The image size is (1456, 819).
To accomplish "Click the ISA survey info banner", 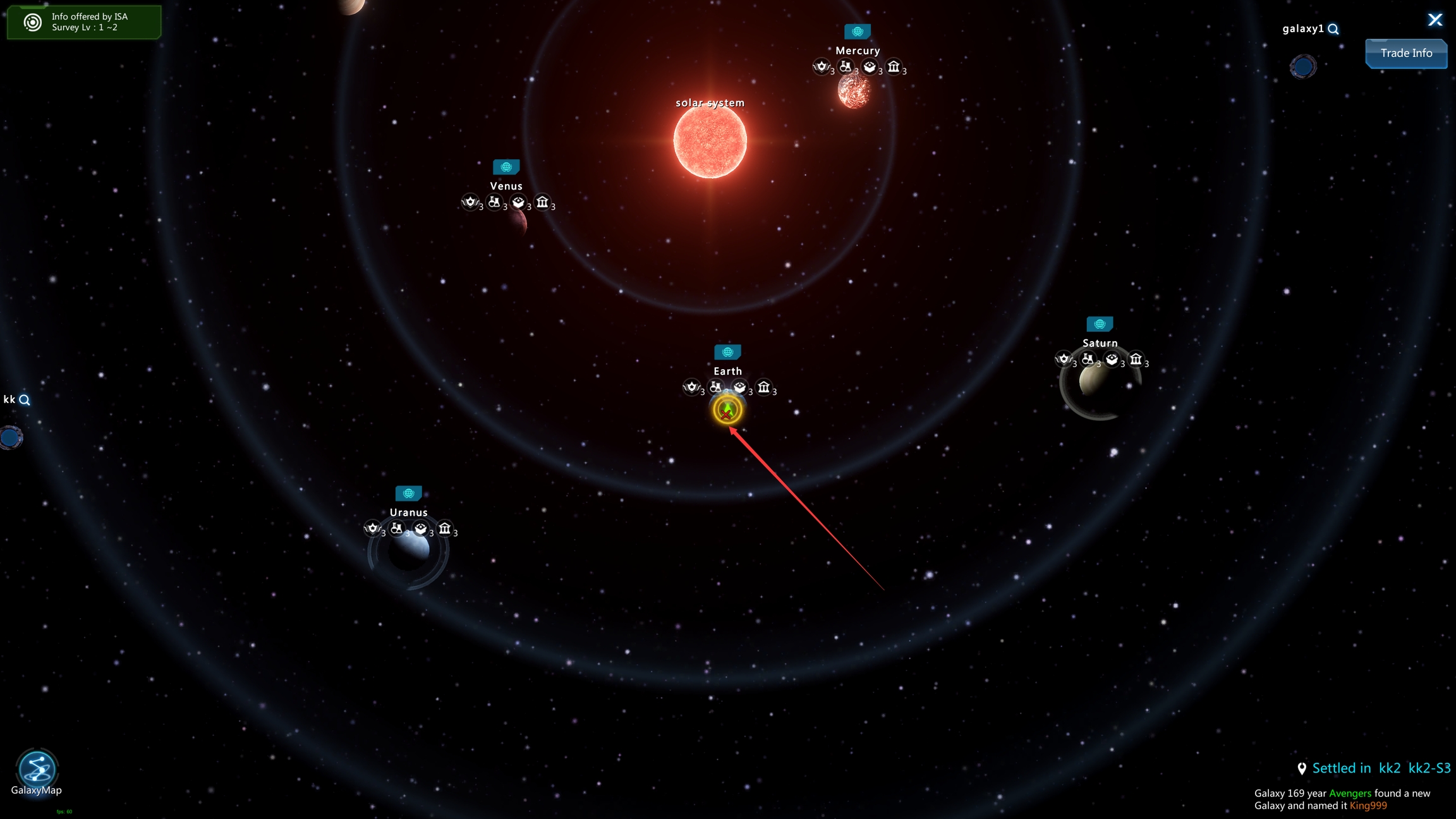I will (x=84, y=22).
